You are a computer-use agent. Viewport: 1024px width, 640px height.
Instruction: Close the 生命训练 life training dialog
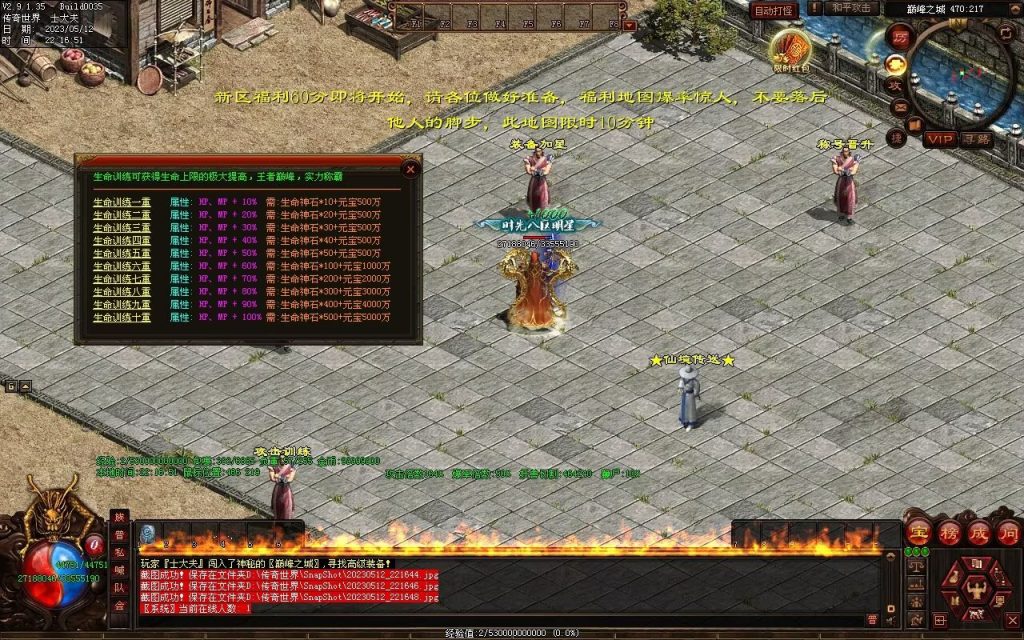[x=410, y=169]
